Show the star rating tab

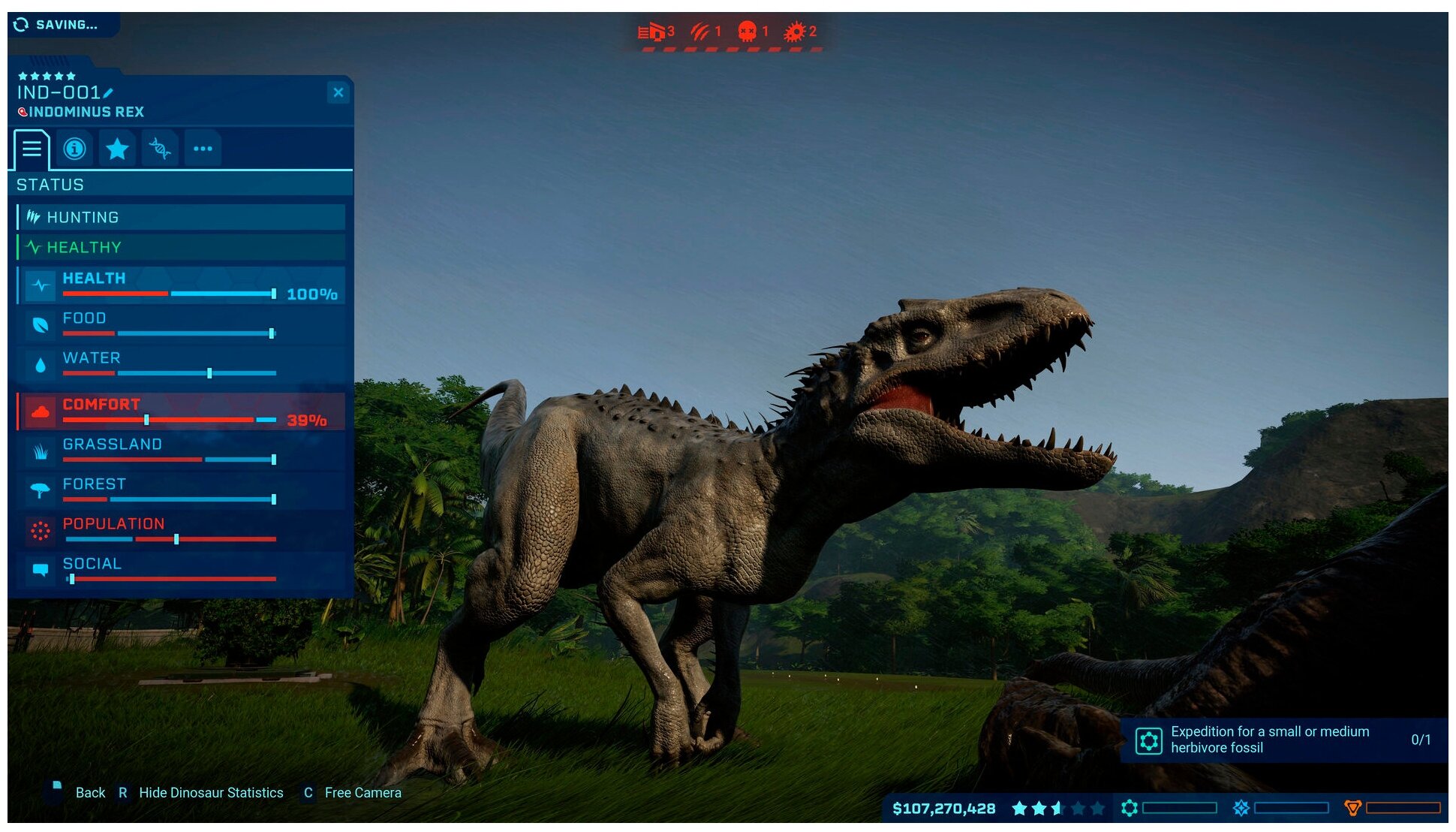[x=117, y=149]
